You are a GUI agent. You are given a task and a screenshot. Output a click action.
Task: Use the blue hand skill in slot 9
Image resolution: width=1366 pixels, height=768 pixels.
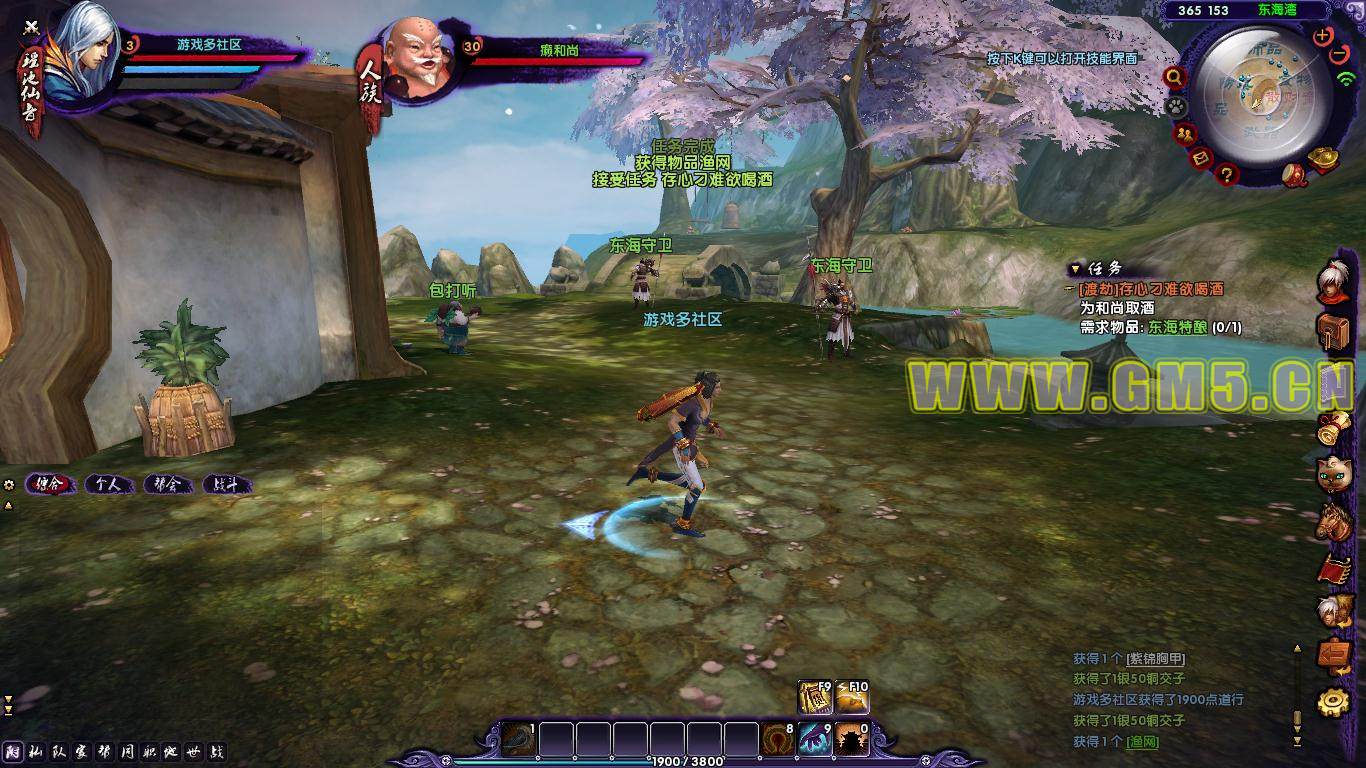point(815,739)
